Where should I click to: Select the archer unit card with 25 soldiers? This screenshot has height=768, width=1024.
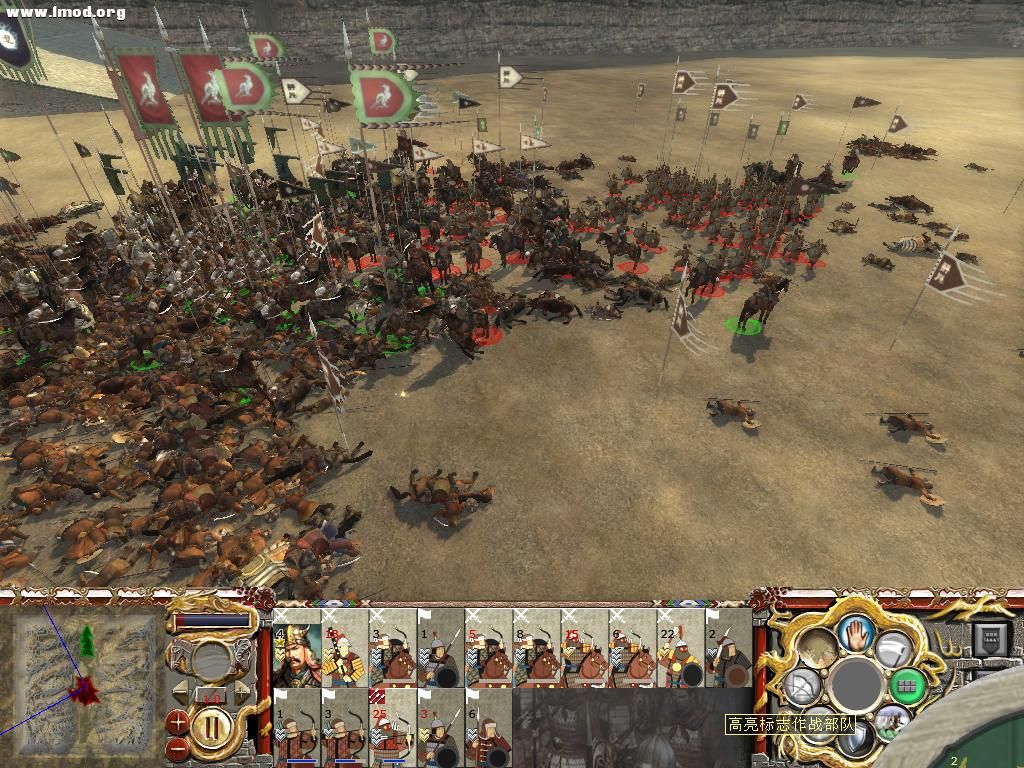point(392,727)
